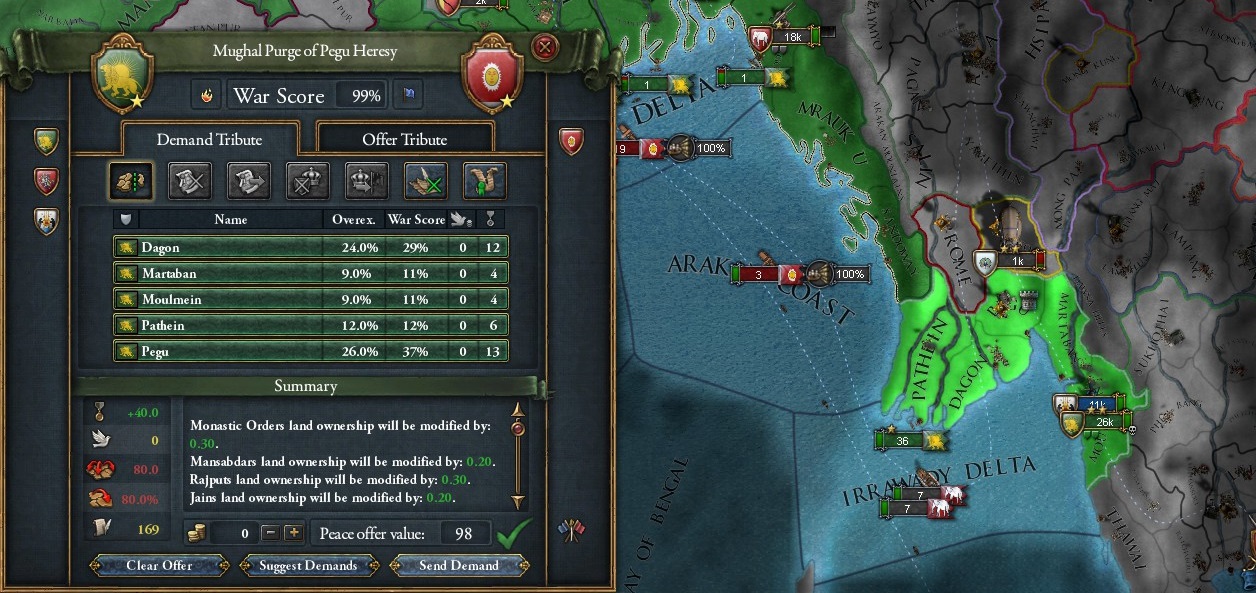Click the Suggest Demands button
The height and width of the screenshot is (593, 1256).
pyautogui.click(x=308, y=565)
